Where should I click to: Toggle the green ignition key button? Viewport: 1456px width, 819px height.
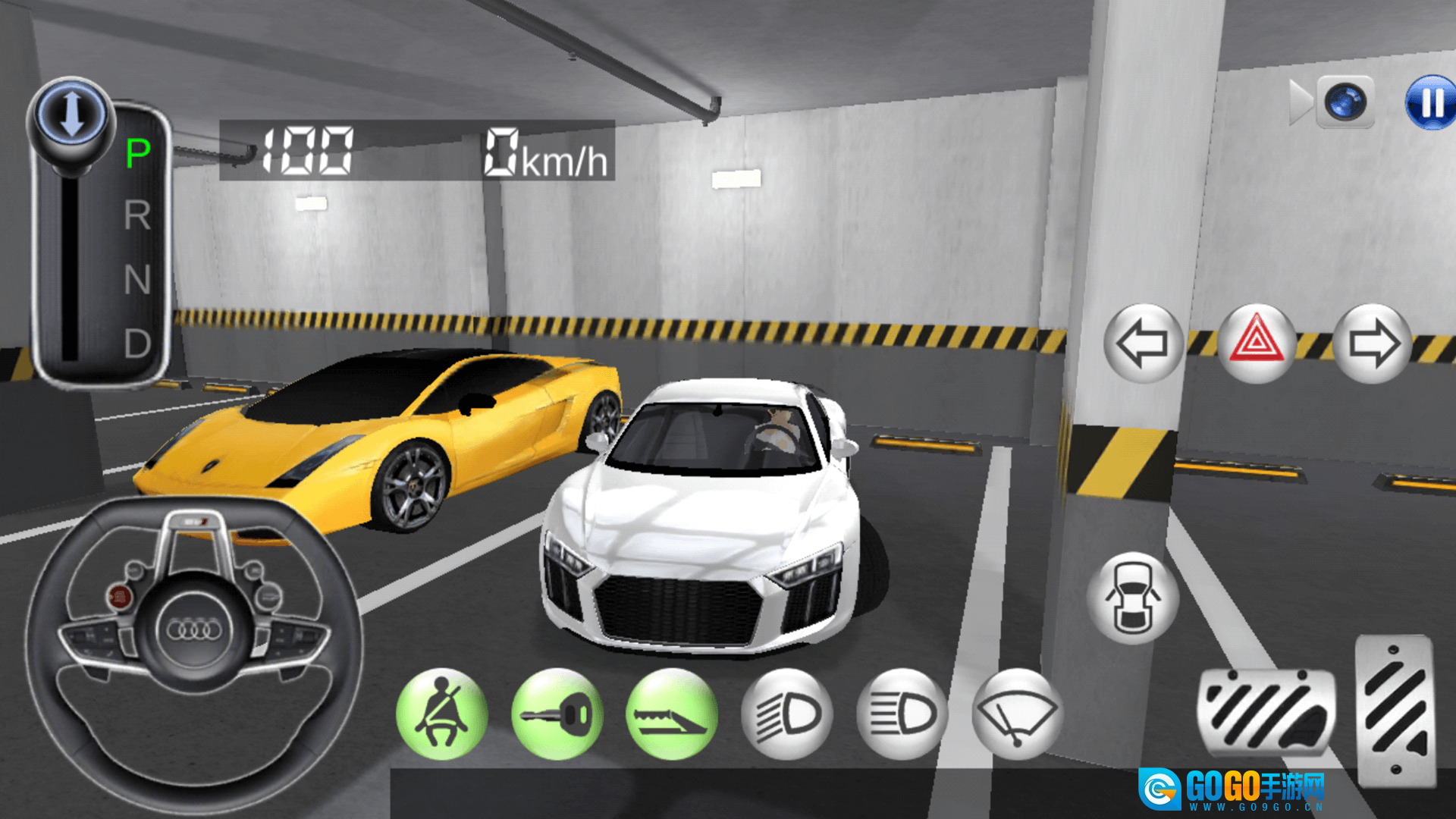point(557,714)
